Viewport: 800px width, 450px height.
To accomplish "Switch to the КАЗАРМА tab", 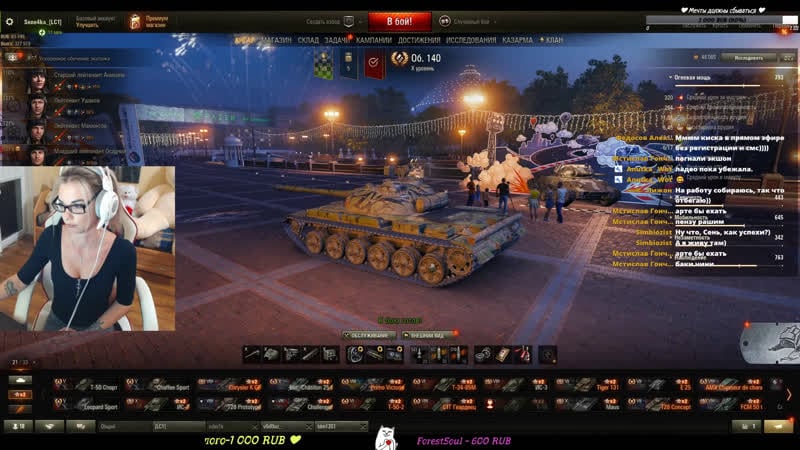I will tap(517, 40).
